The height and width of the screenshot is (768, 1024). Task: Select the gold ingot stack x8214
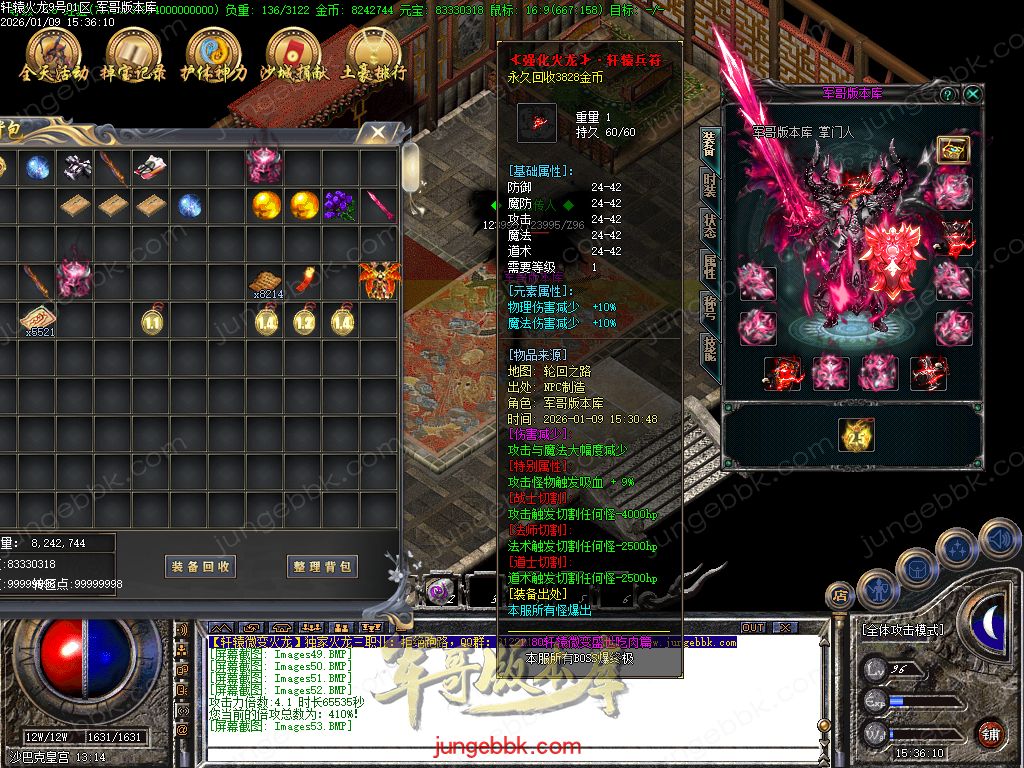pyautogui.click(x=265, y=283)
